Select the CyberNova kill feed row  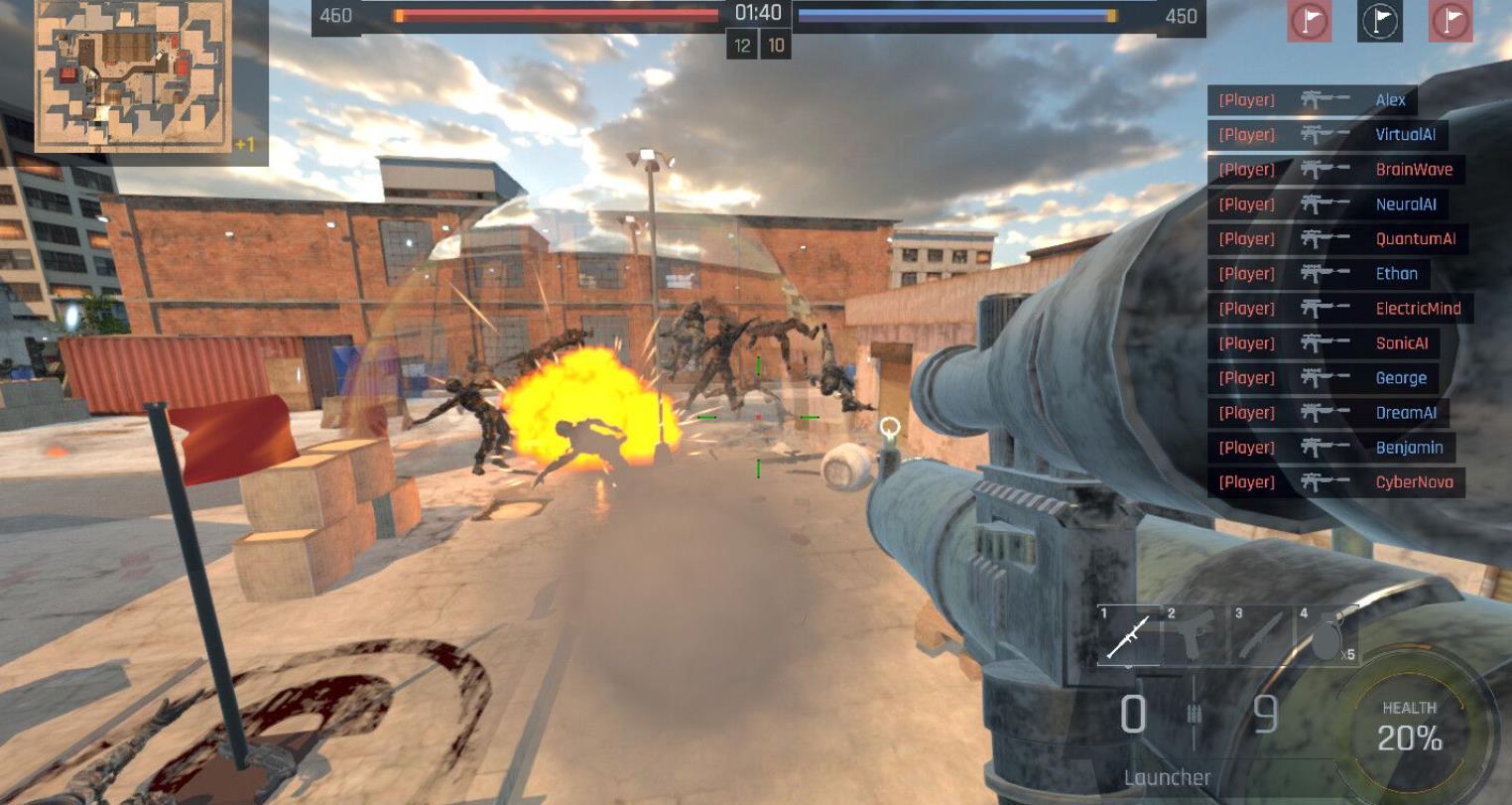[1335, 482]
